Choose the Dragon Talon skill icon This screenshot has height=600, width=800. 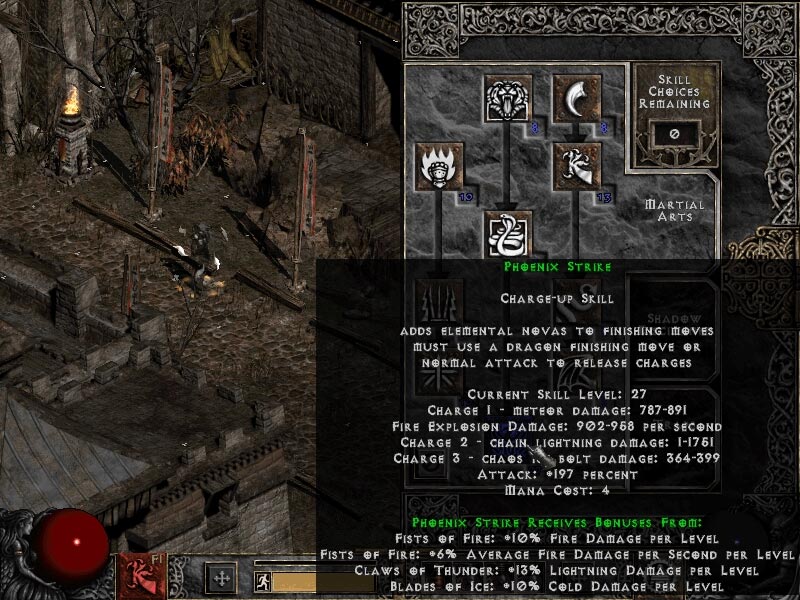pyautogui.click(x=575, y=99)
